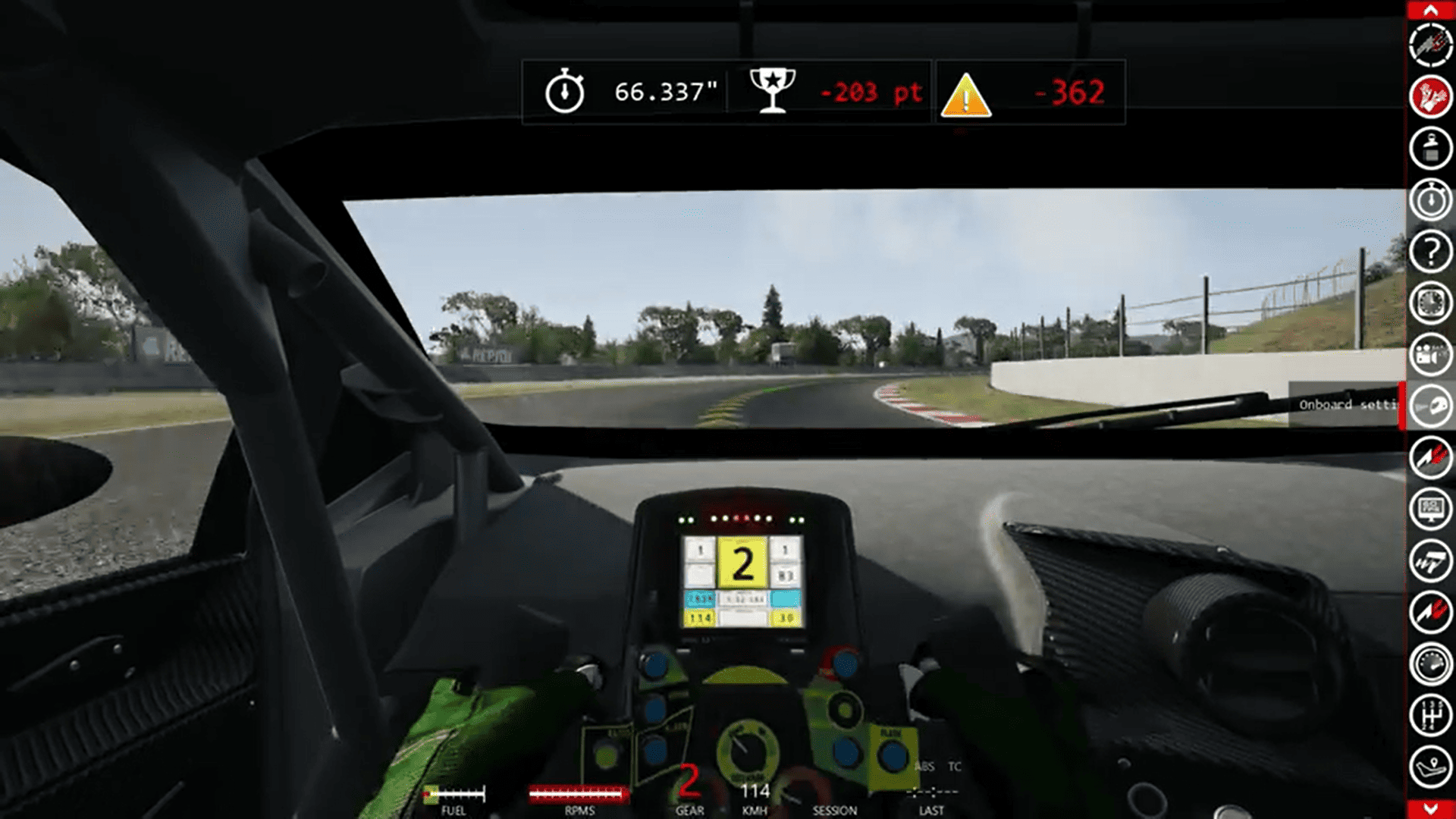The width and height of the screenshot is (1456, 819).
Task: Toggle the red pedals app icon
Action: click(1430, 96)
